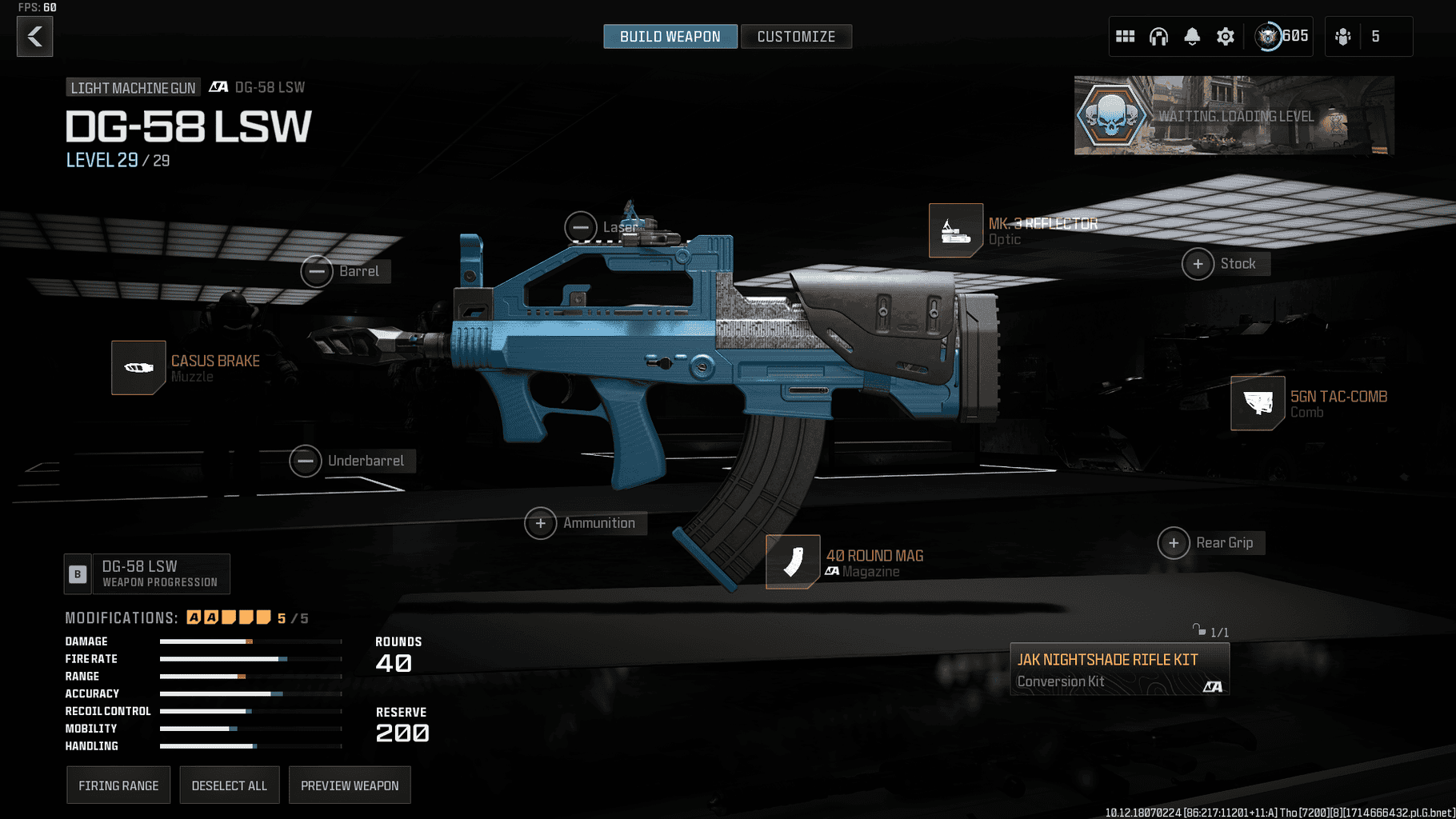The image size is (1456, 819).
Task: Click the MK. 3 Reflector optic icon
Action: 955,230
